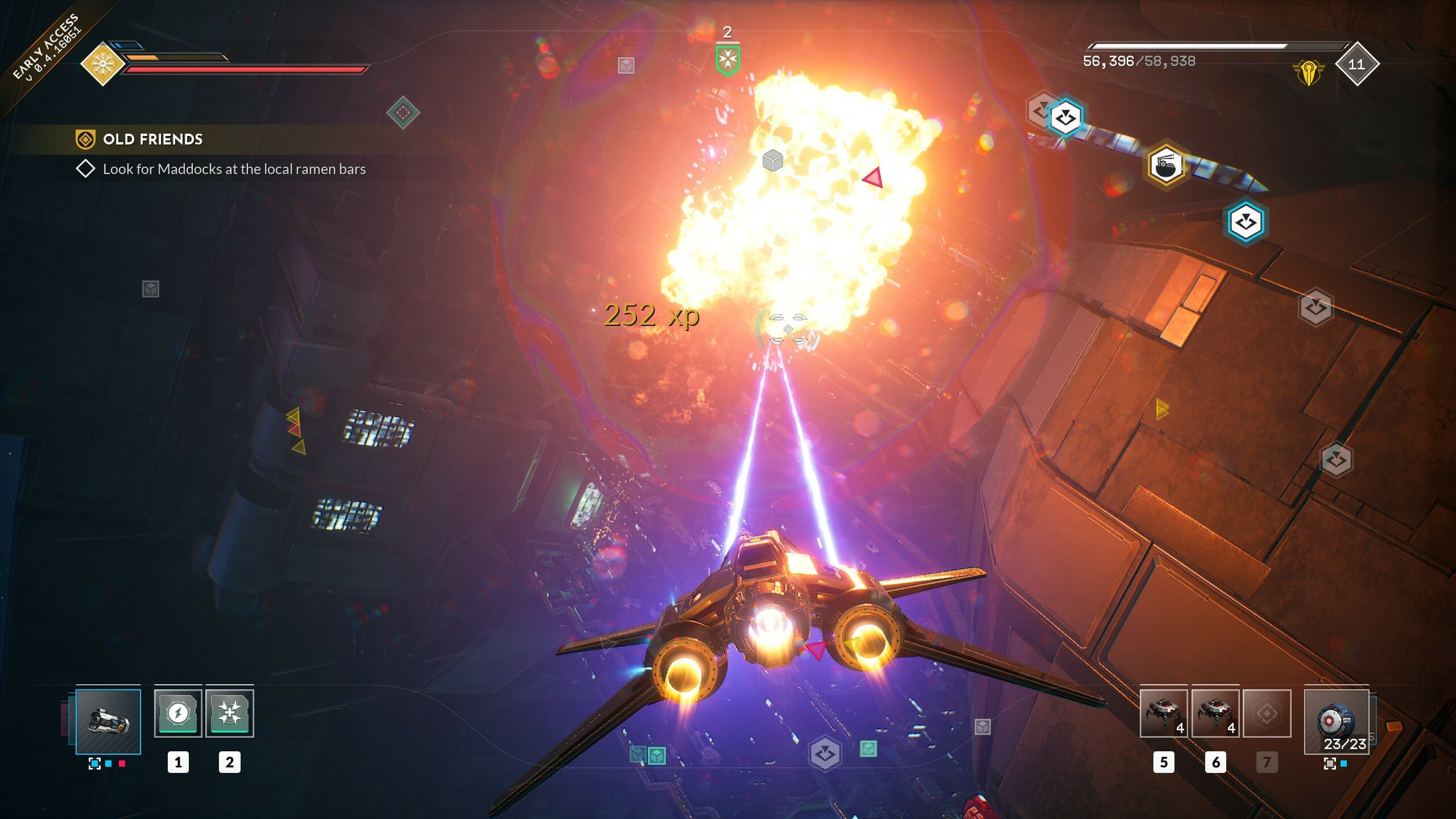Select the energy booster consumable in slot 1

coord(178,712)
